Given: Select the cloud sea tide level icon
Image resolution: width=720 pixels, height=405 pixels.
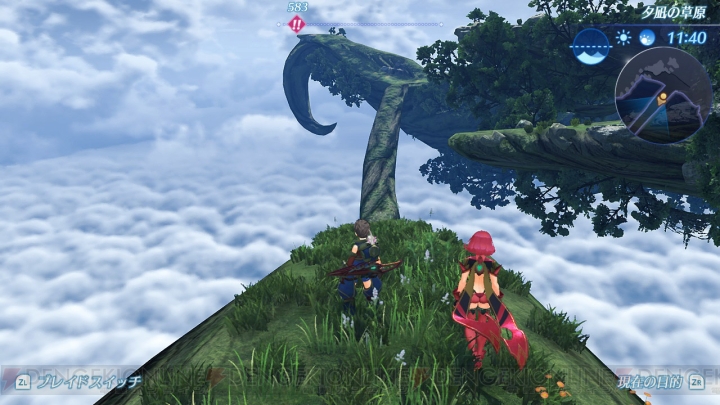Looking at the screenshot, I should [592, 45].
